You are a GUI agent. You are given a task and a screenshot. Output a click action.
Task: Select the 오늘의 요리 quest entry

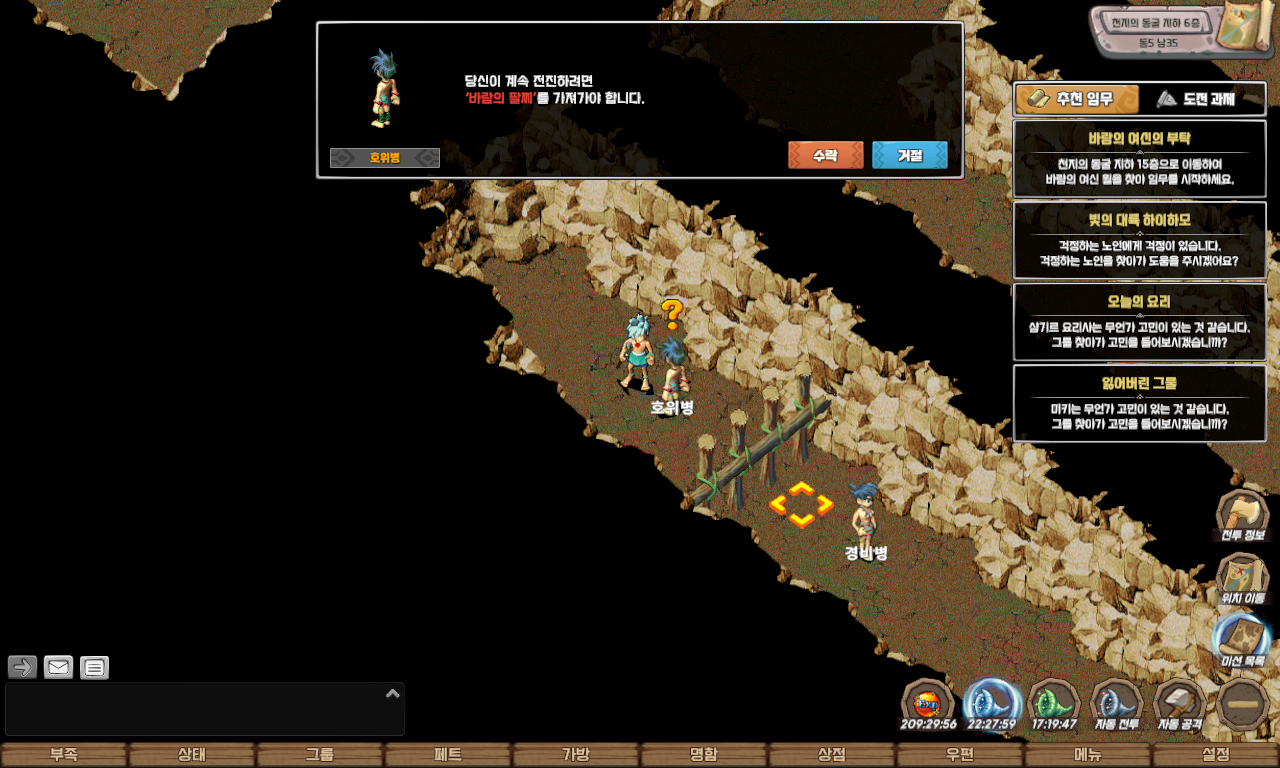pyautogui.click(x=1139, y=321)
